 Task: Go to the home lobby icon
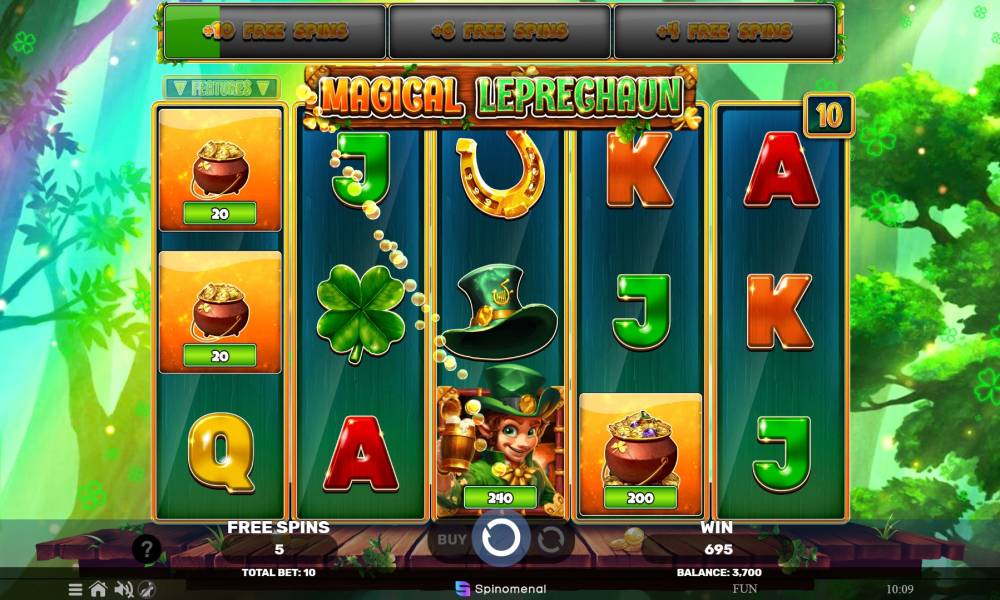pyautogui.click(x=98, y=589)
